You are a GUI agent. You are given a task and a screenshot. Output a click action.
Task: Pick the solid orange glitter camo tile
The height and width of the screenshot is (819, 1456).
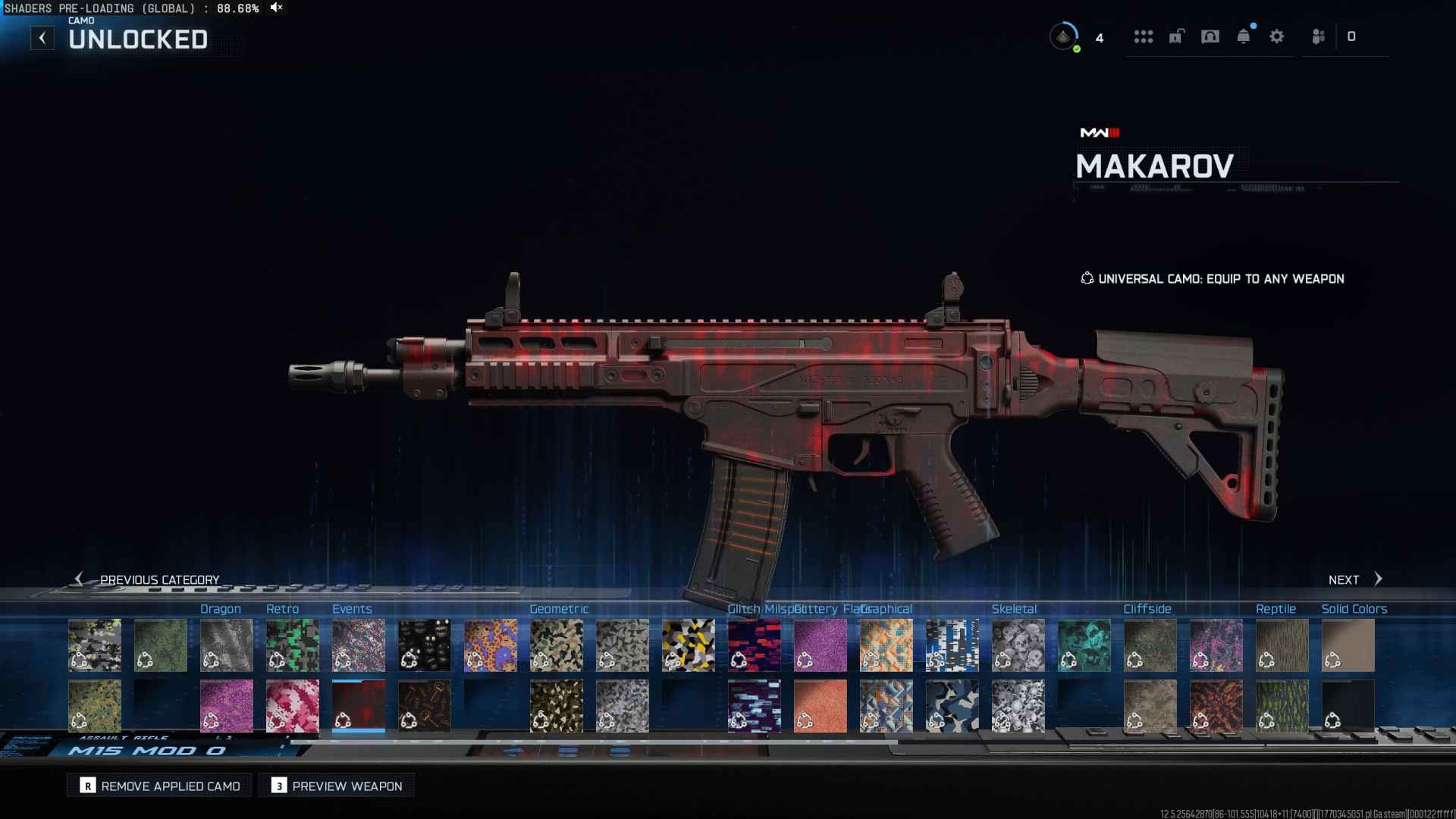pos(820,706)
